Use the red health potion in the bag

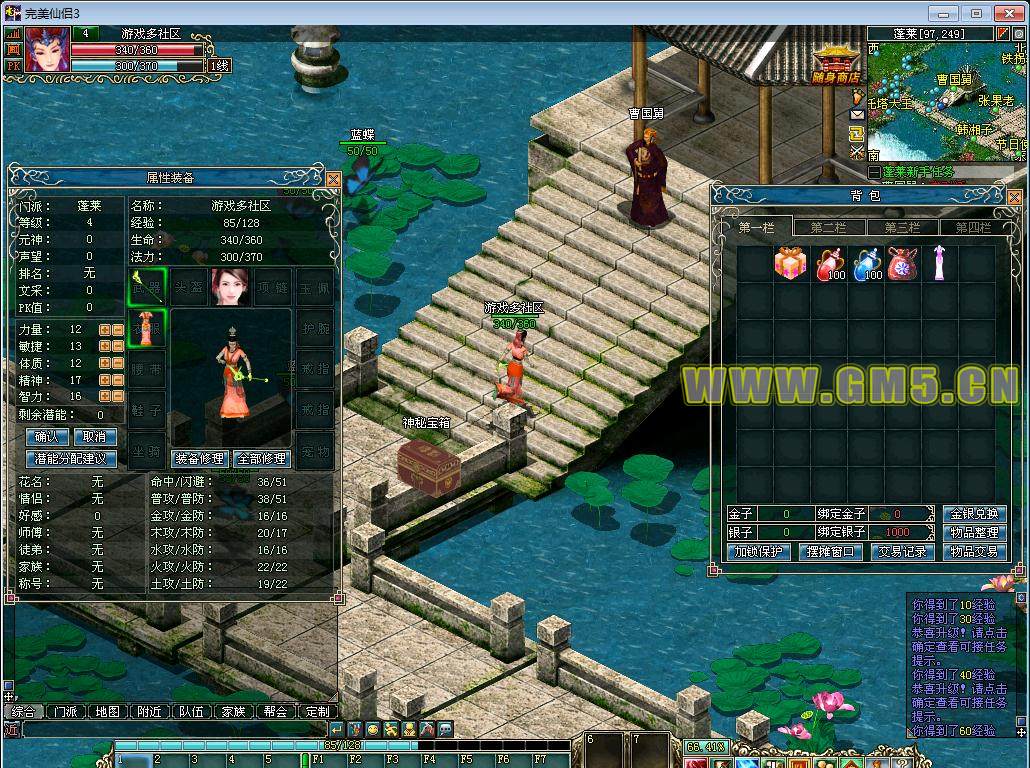point(828,264)
